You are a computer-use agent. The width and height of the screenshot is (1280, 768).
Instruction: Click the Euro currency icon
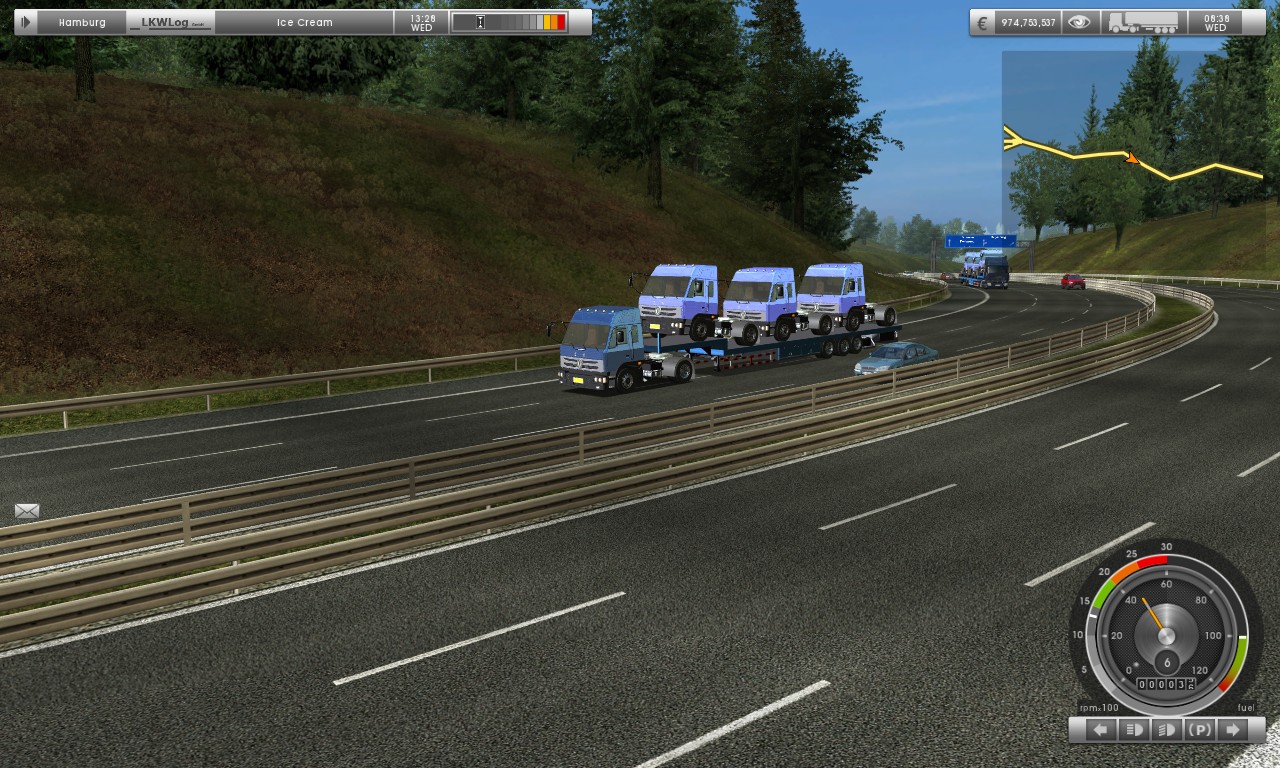(x=983, y=22)
